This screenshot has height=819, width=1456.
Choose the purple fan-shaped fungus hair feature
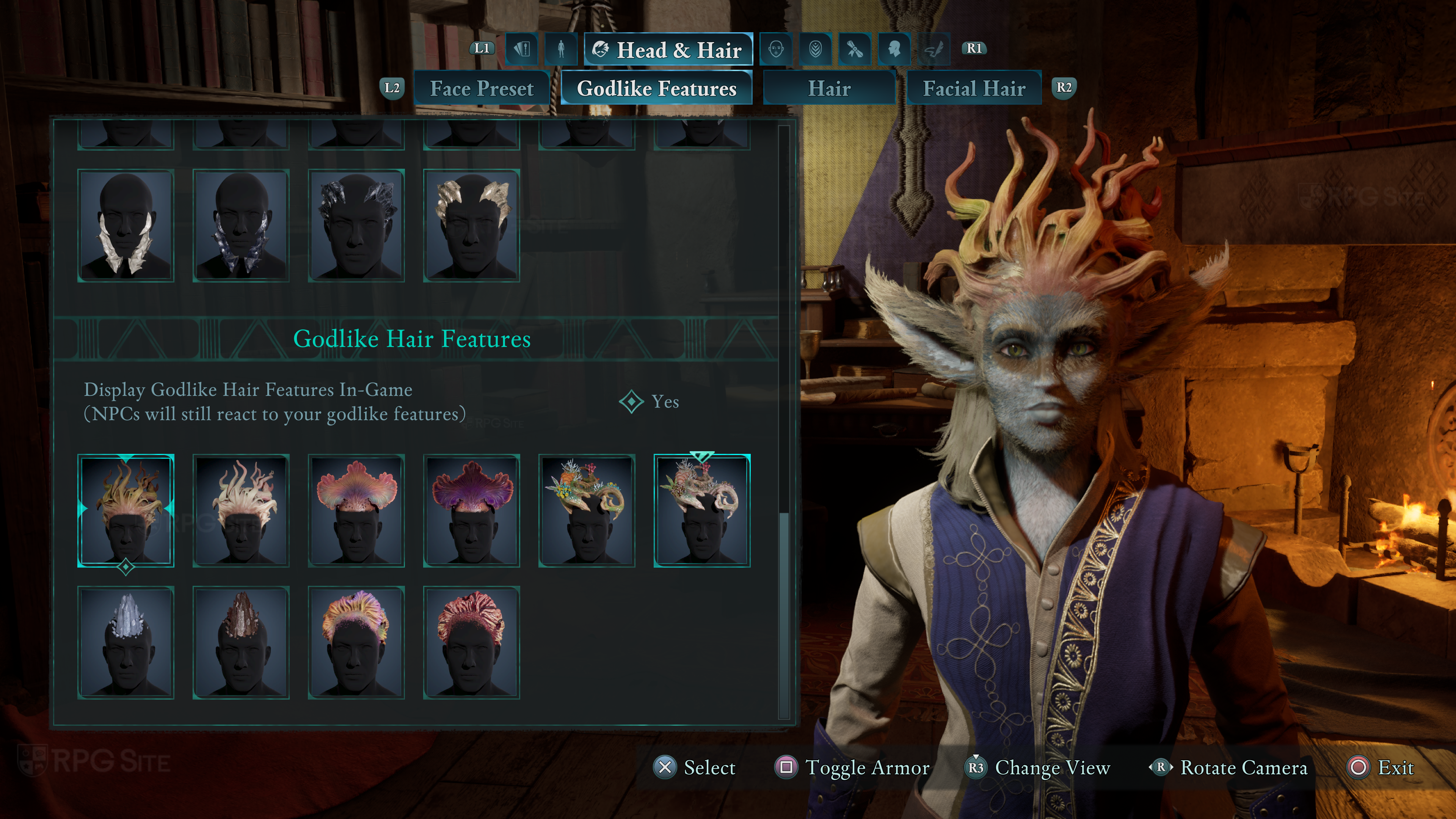coord(471,510)
